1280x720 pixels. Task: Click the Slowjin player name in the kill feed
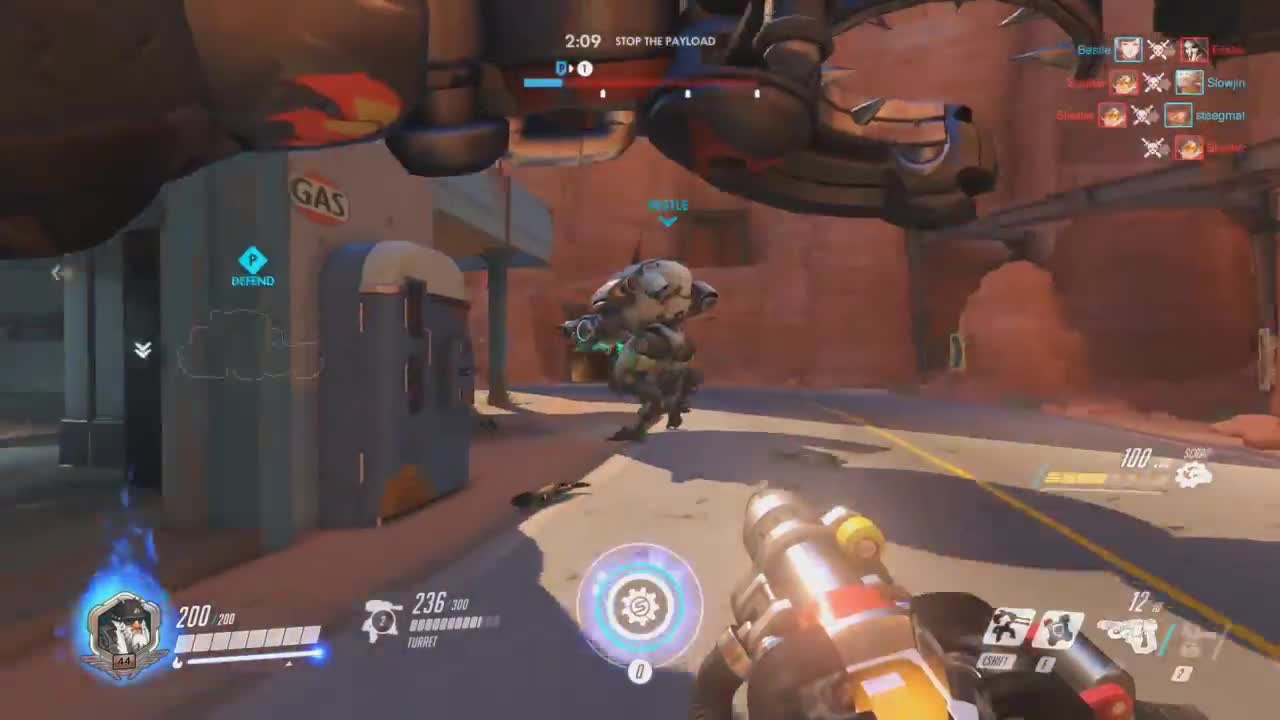point(1226,83)
